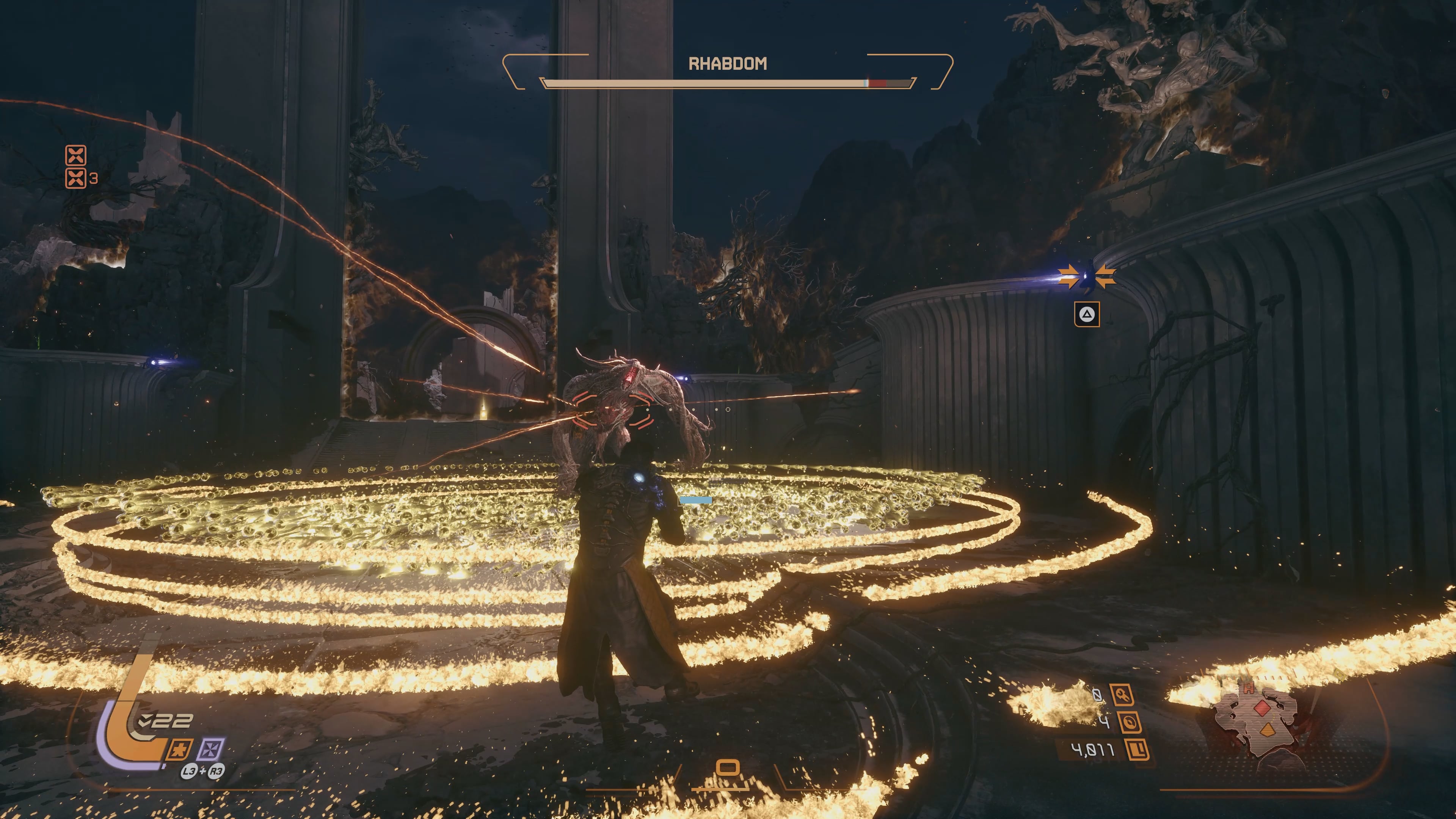Select the orange star-shaped ability icon
The image size is (1456, 819).
coord(178,750)
